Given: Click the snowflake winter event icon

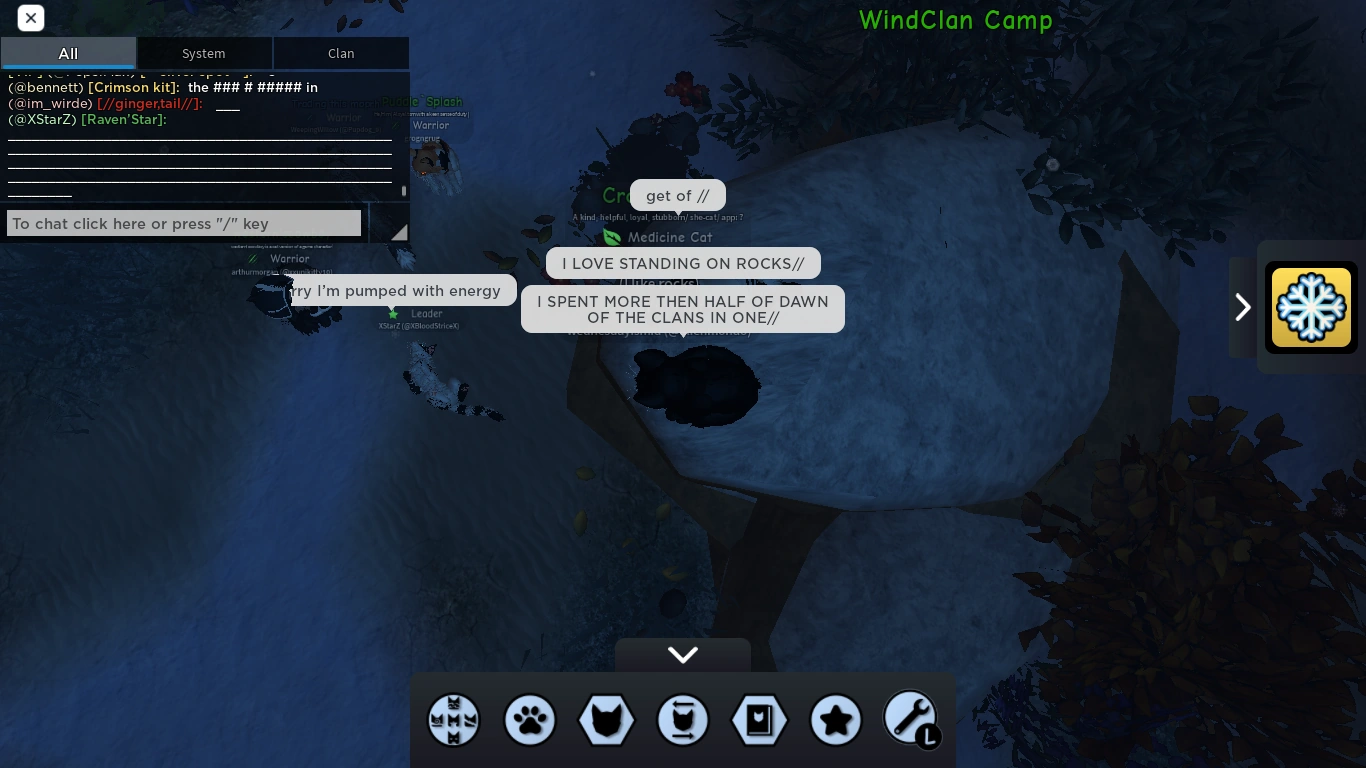Looking at the screenshot, I should pos(1311,307).
